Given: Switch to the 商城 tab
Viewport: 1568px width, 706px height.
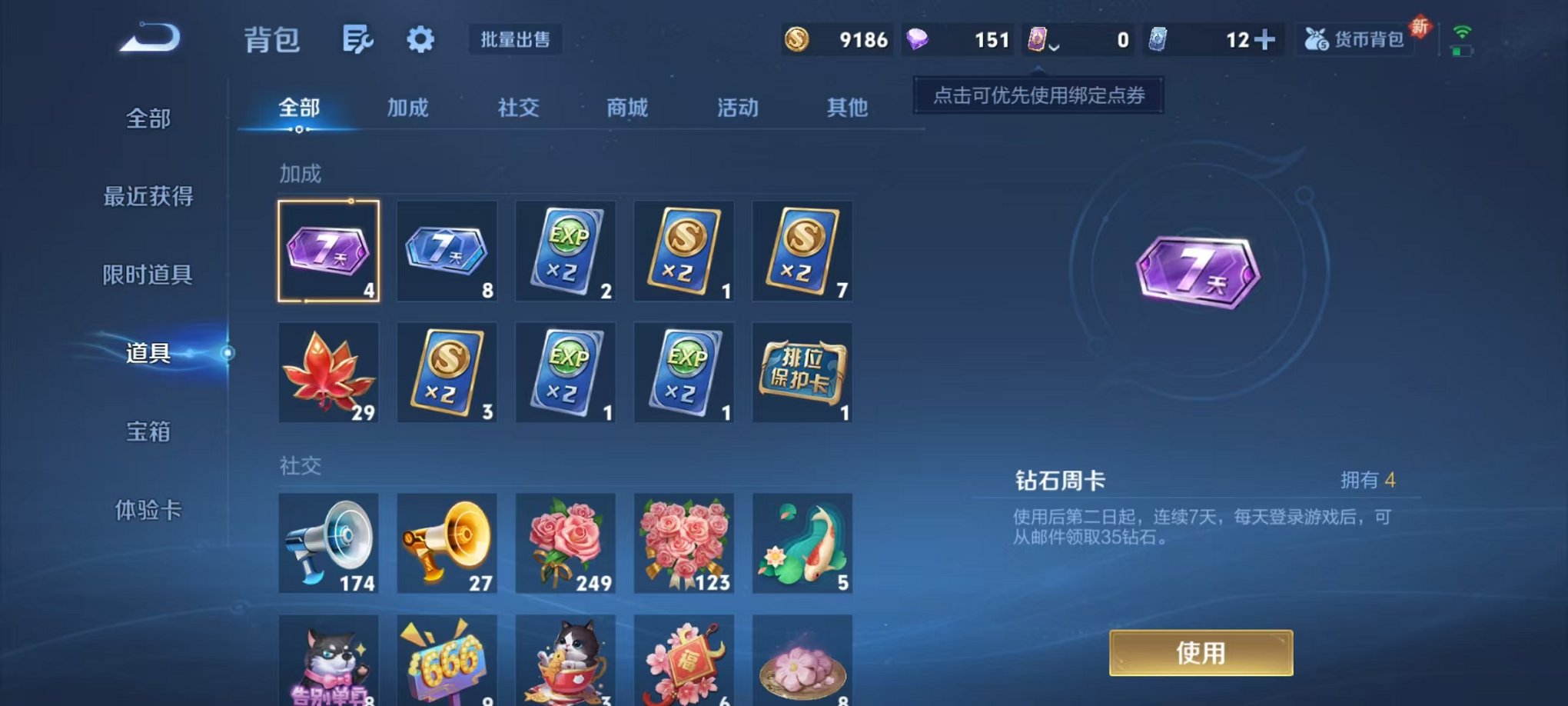Looking at the screenshot, I should [626, 108].
